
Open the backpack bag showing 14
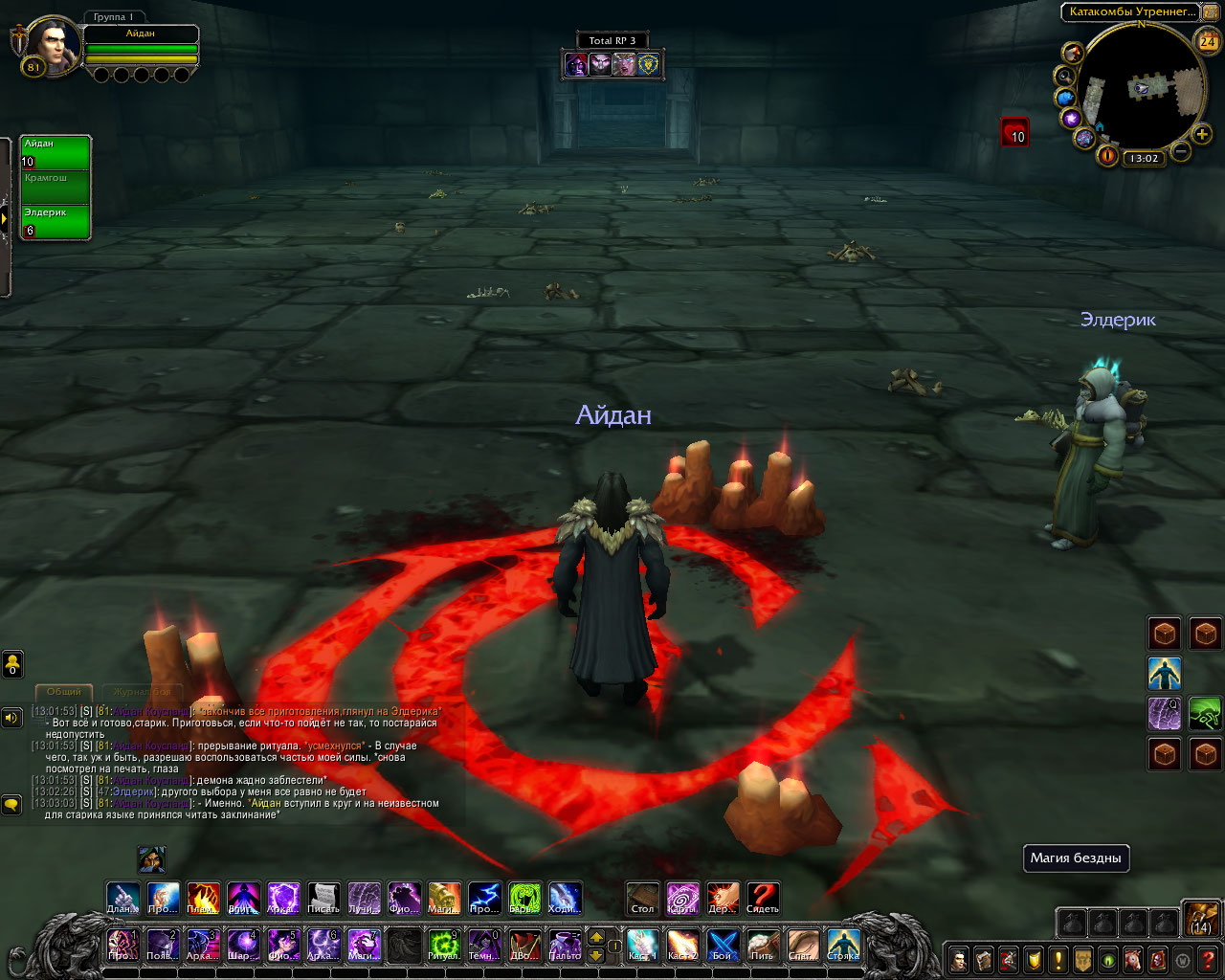pos(1200,917)
